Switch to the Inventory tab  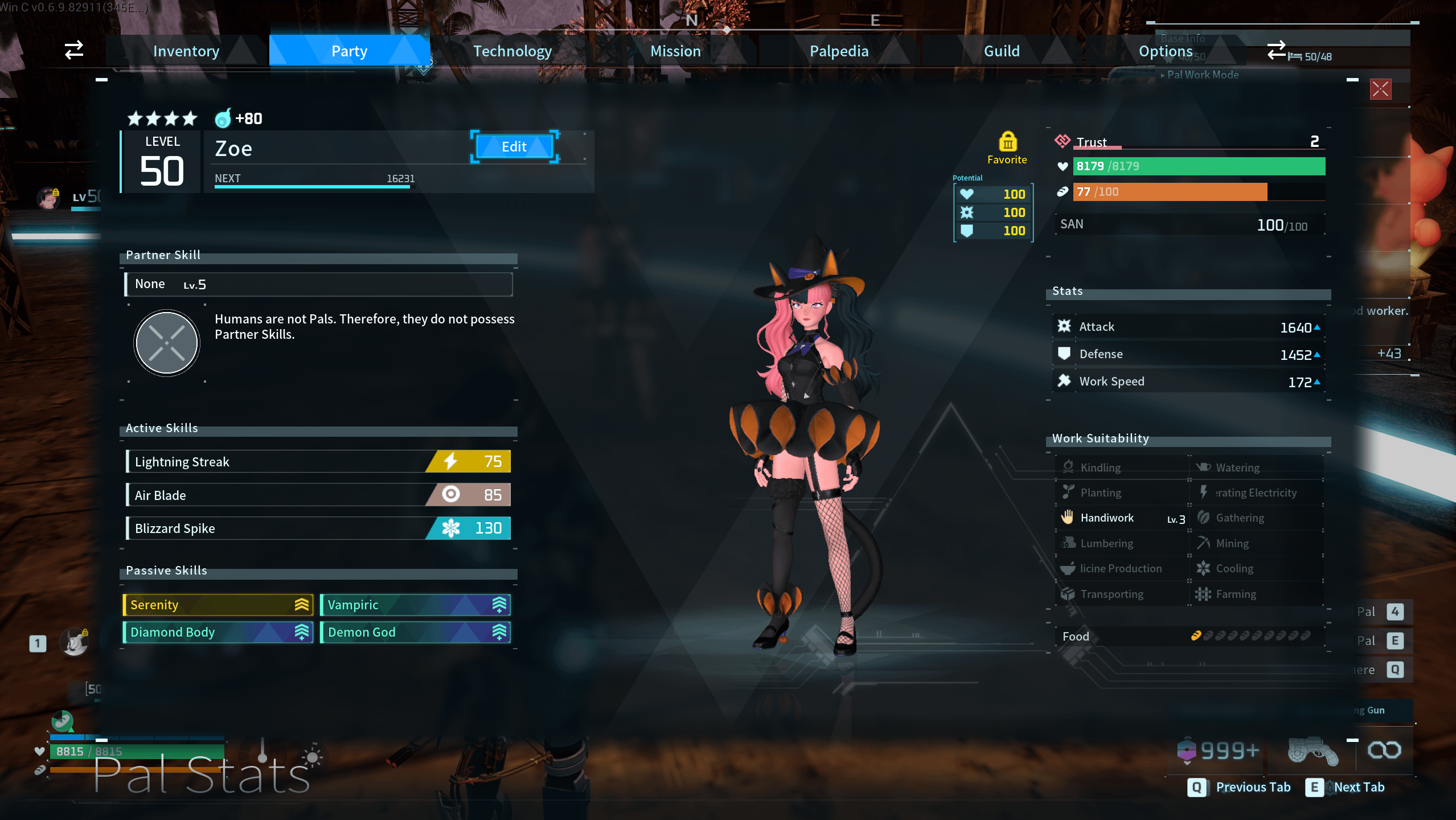click(186, 51)
